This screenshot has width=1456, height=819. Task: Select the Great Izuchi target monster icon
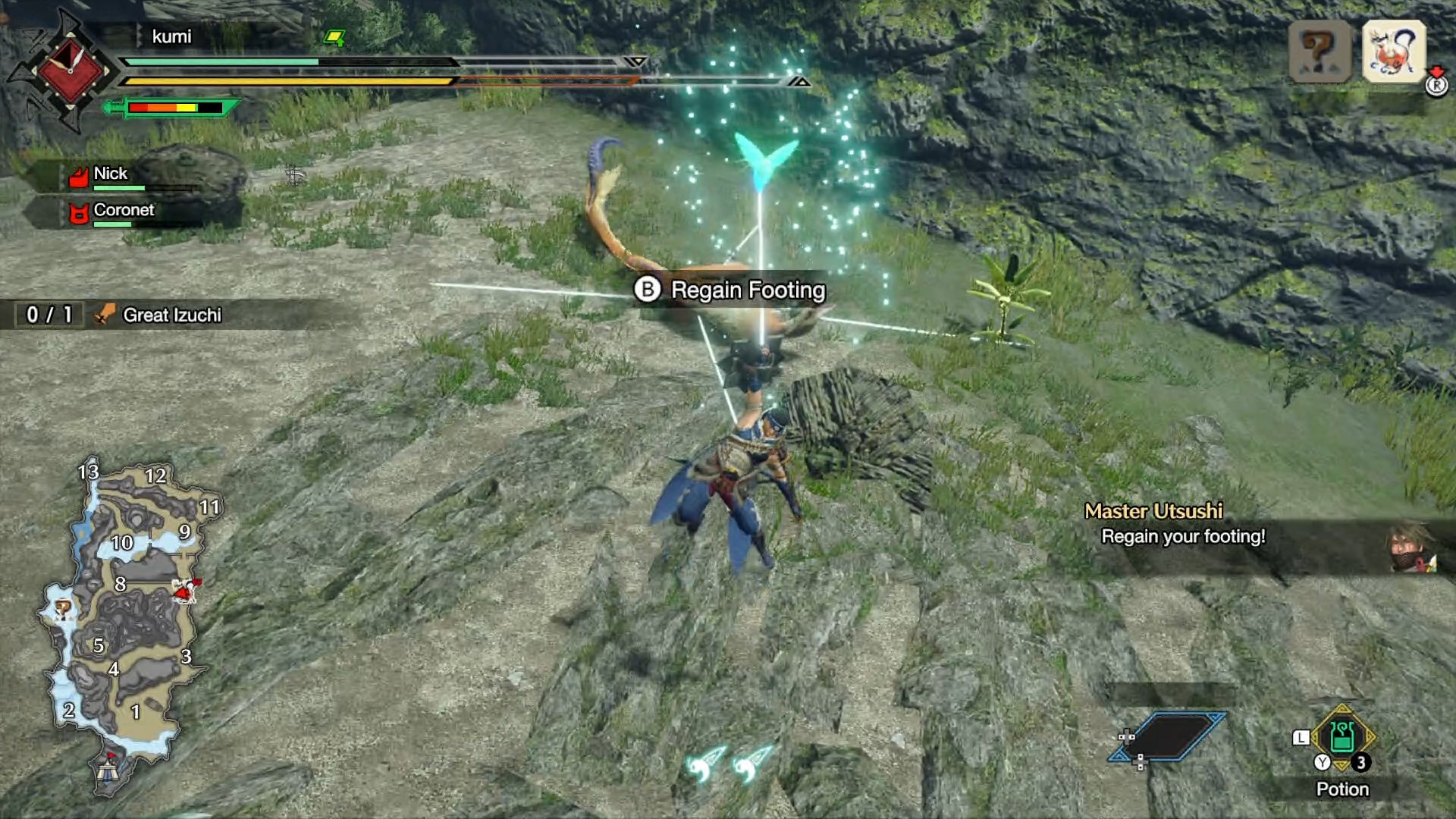tap(1394, 52)
